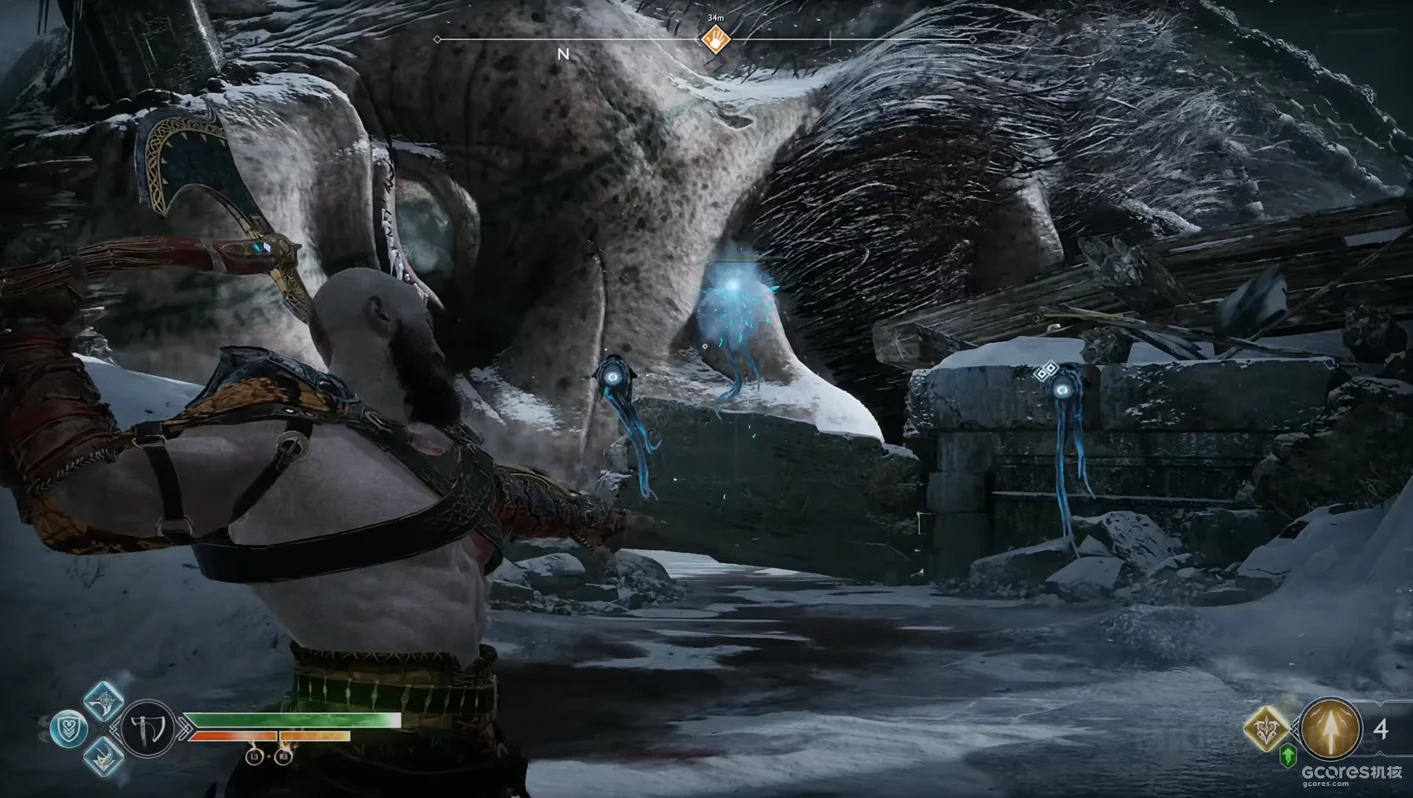Trigger the upper runic attack diamond
Screen dimensions: 1413x798
pos(103,701)
